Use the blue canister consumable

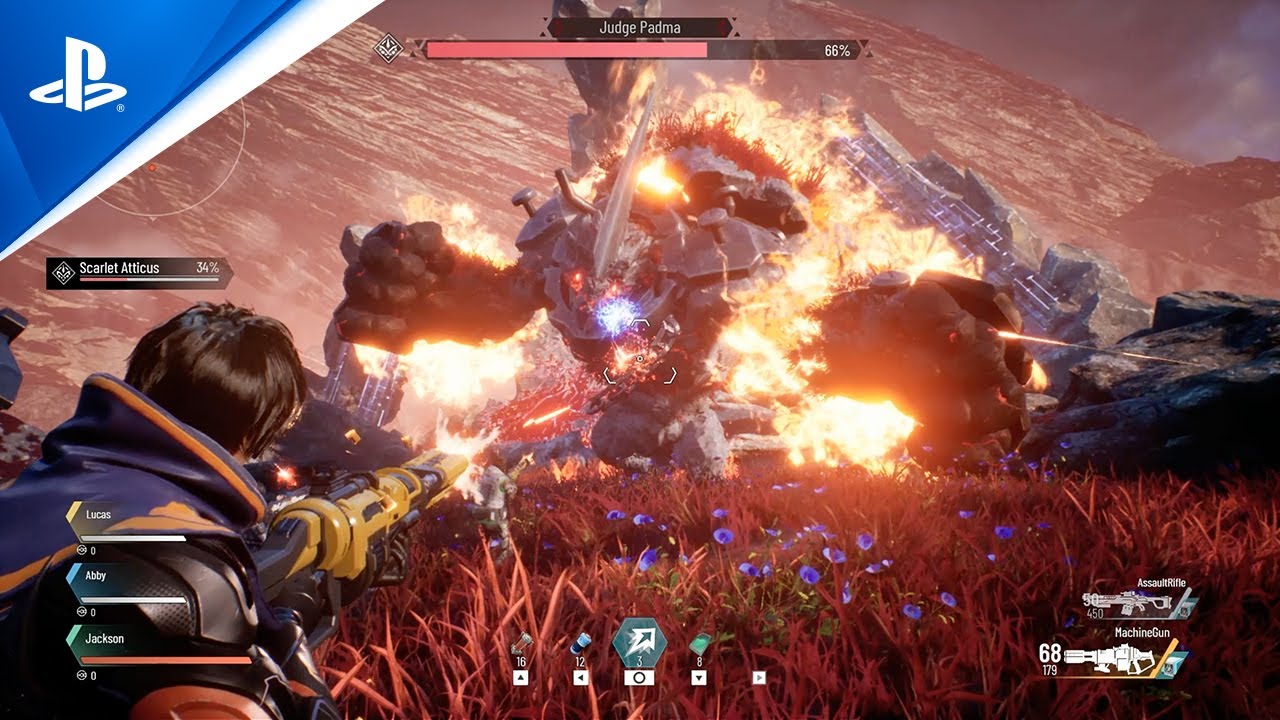tap(581, 643)
